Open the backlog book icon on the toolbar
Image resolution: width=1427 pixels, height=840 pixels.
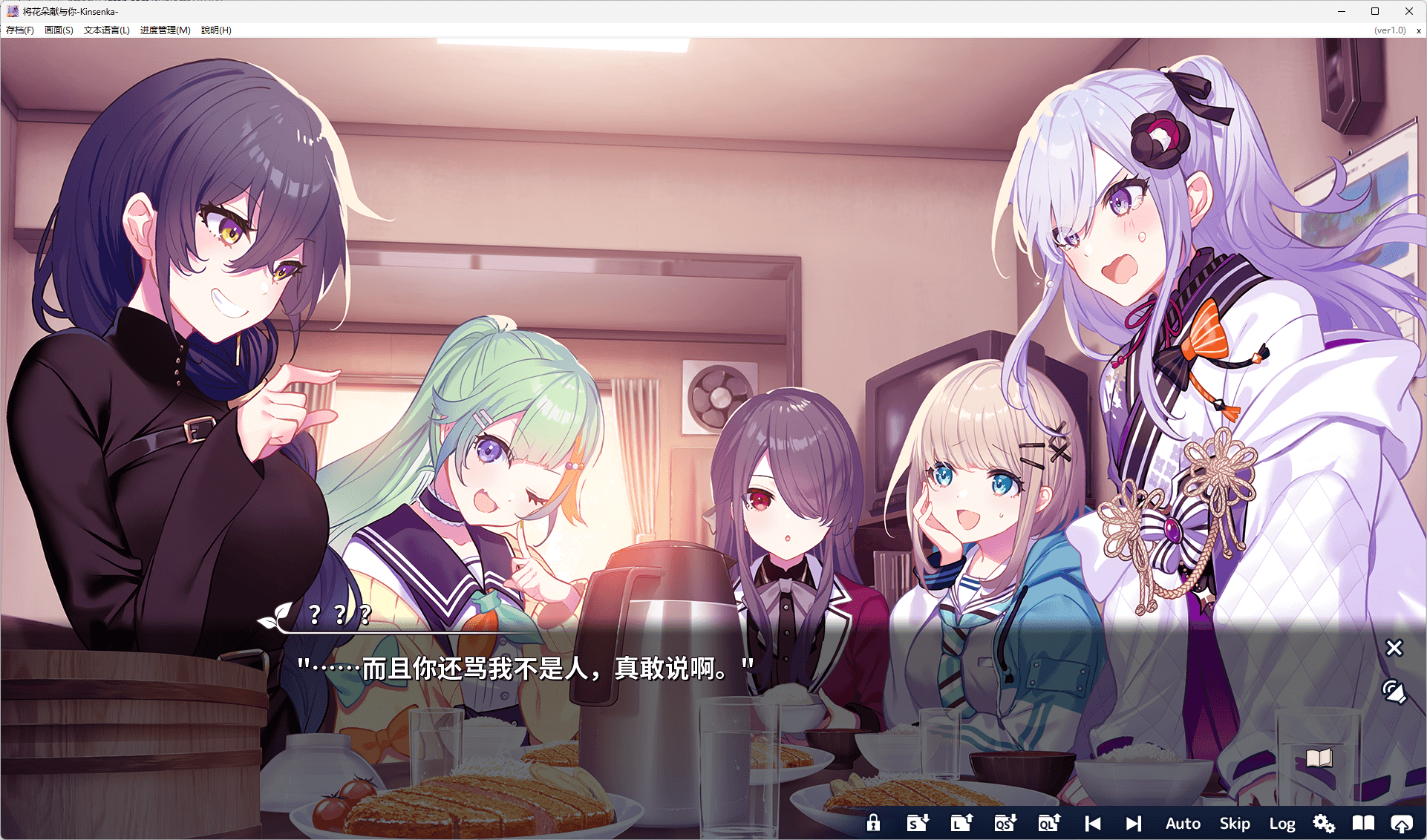(1363, 823)
